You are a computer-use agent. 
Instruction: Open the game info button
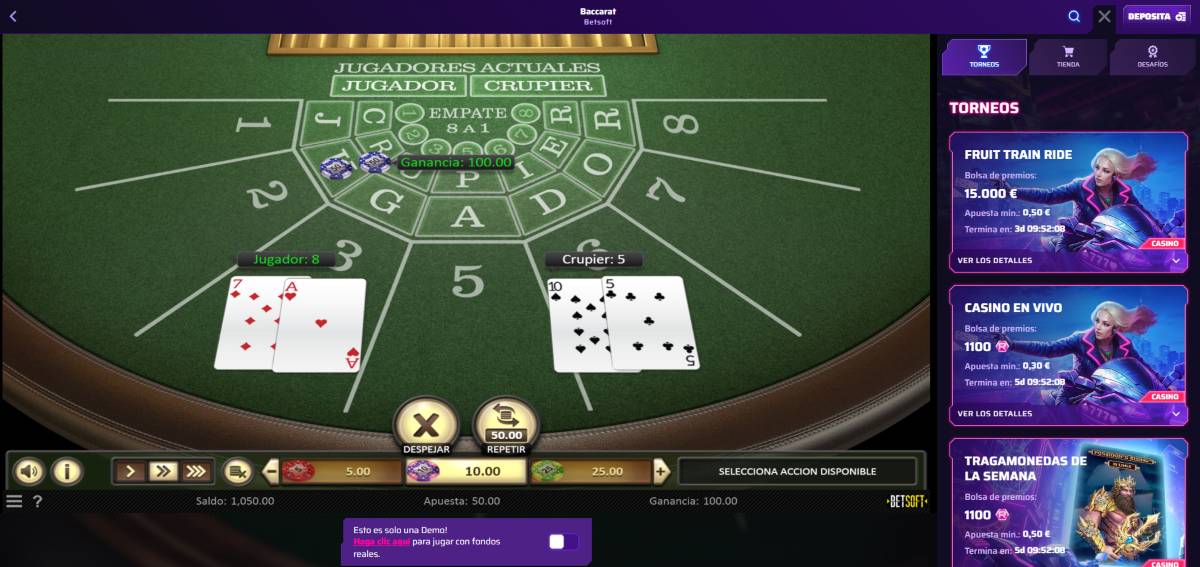(x=66, y=471)
